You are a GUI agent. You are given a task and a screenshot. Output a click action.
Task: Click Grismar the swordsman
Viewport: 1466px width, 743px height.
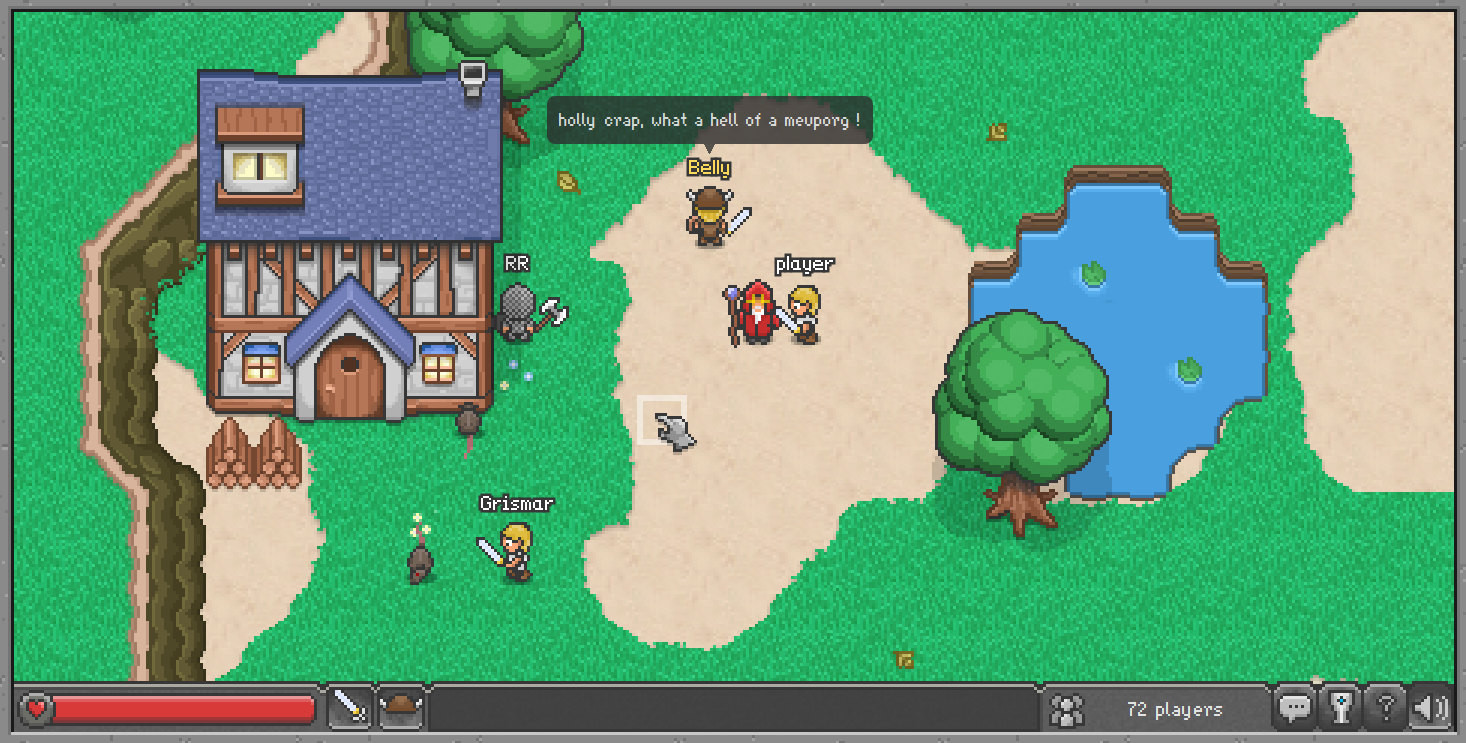(x=517, y=550)
